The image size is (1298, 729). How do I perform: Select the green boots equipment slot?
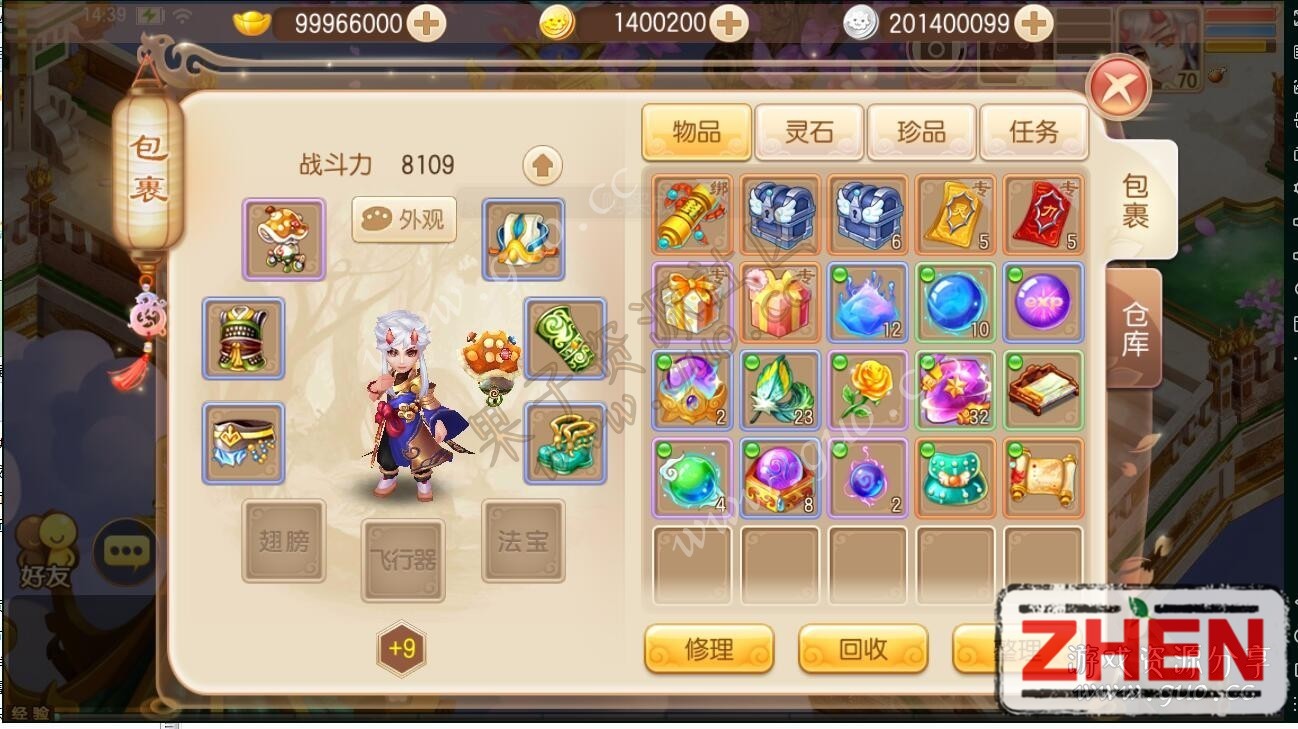[565, 443]
